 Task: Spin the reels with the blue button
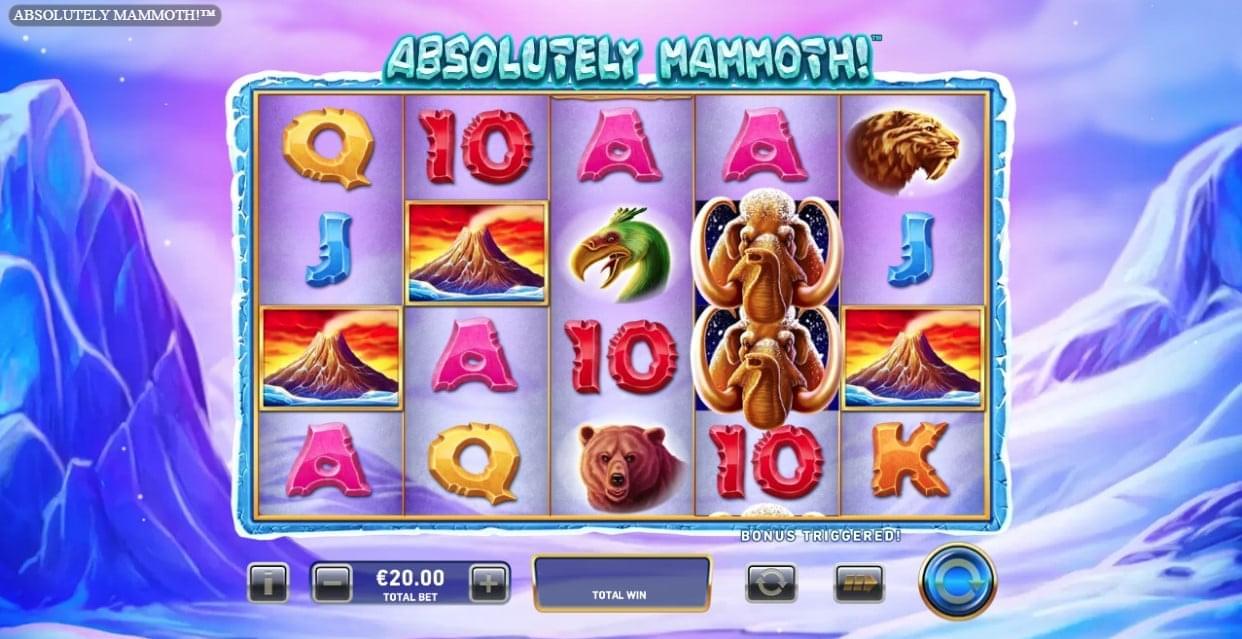click(x=957, y=581)
